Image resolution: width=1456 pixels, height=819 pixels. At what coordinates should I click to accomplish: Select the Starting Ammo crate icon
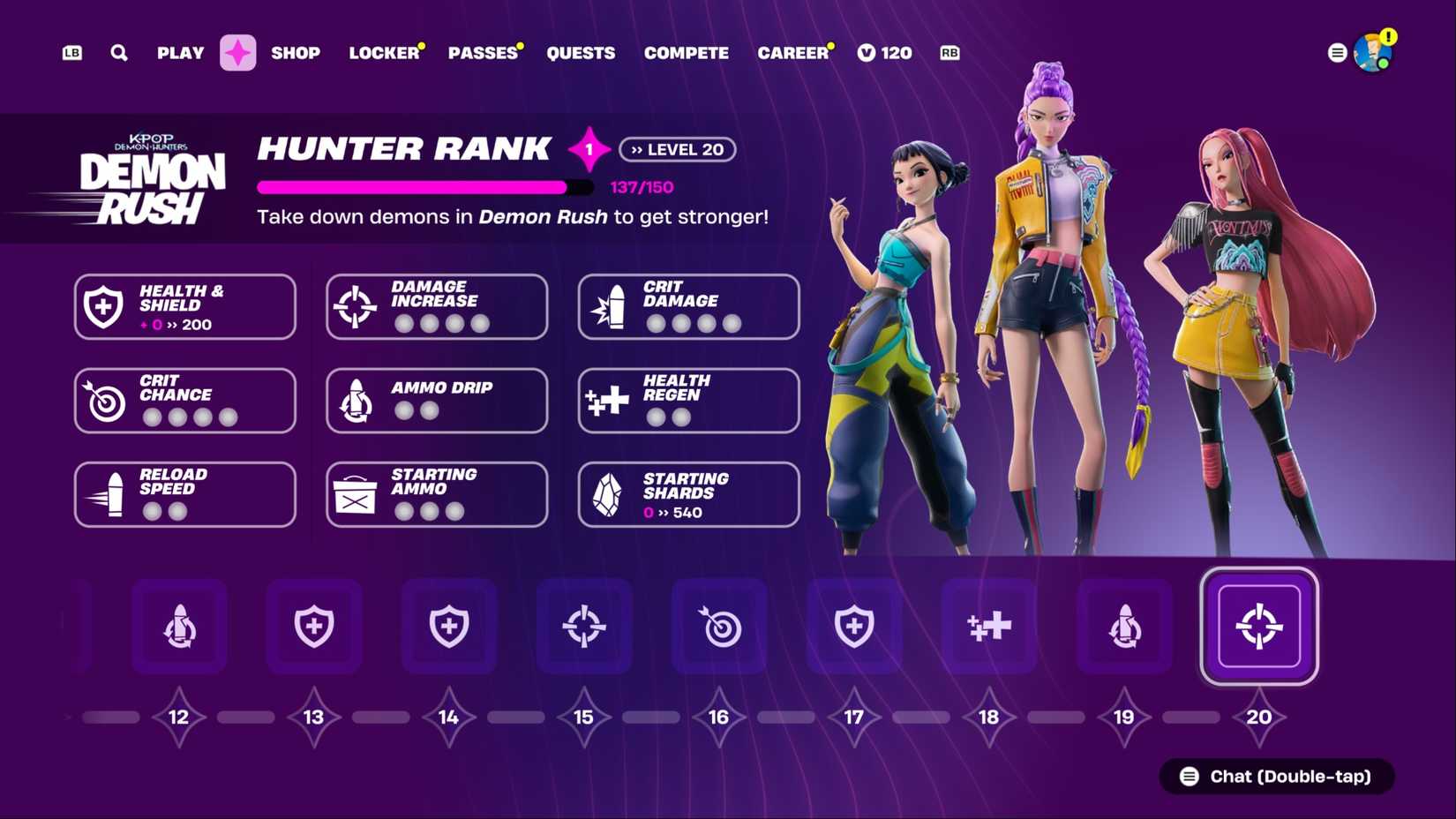pyautogui.click(x=357, y=493)
